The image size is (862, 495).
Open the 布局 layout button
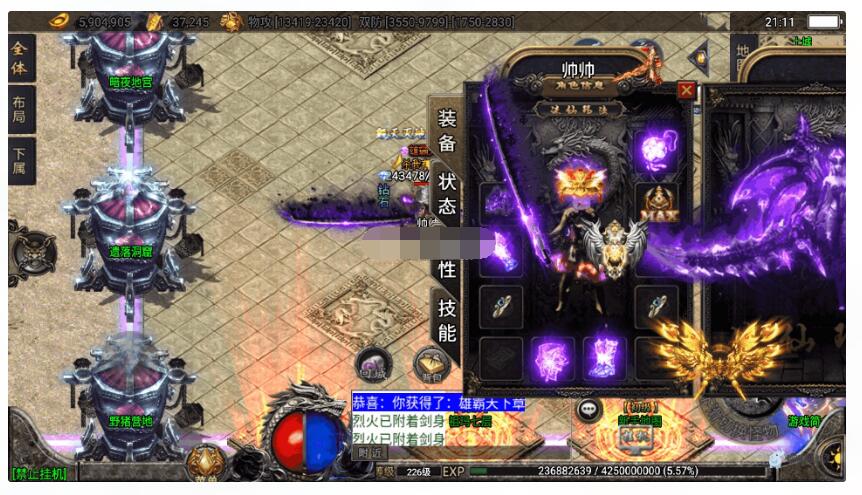point(21,110)
